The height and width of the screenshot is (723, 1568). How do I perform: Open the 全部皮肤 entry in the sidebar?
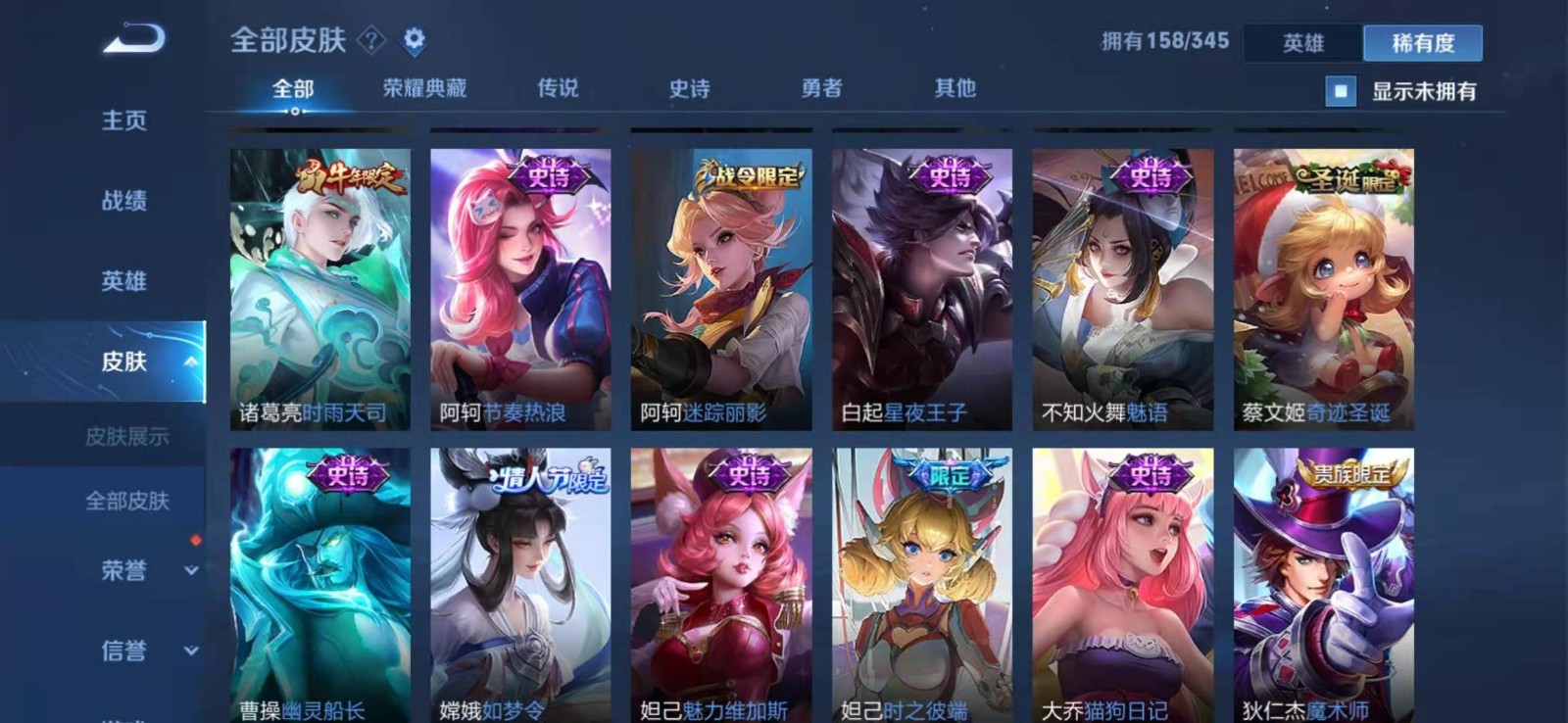coord(127,503)
